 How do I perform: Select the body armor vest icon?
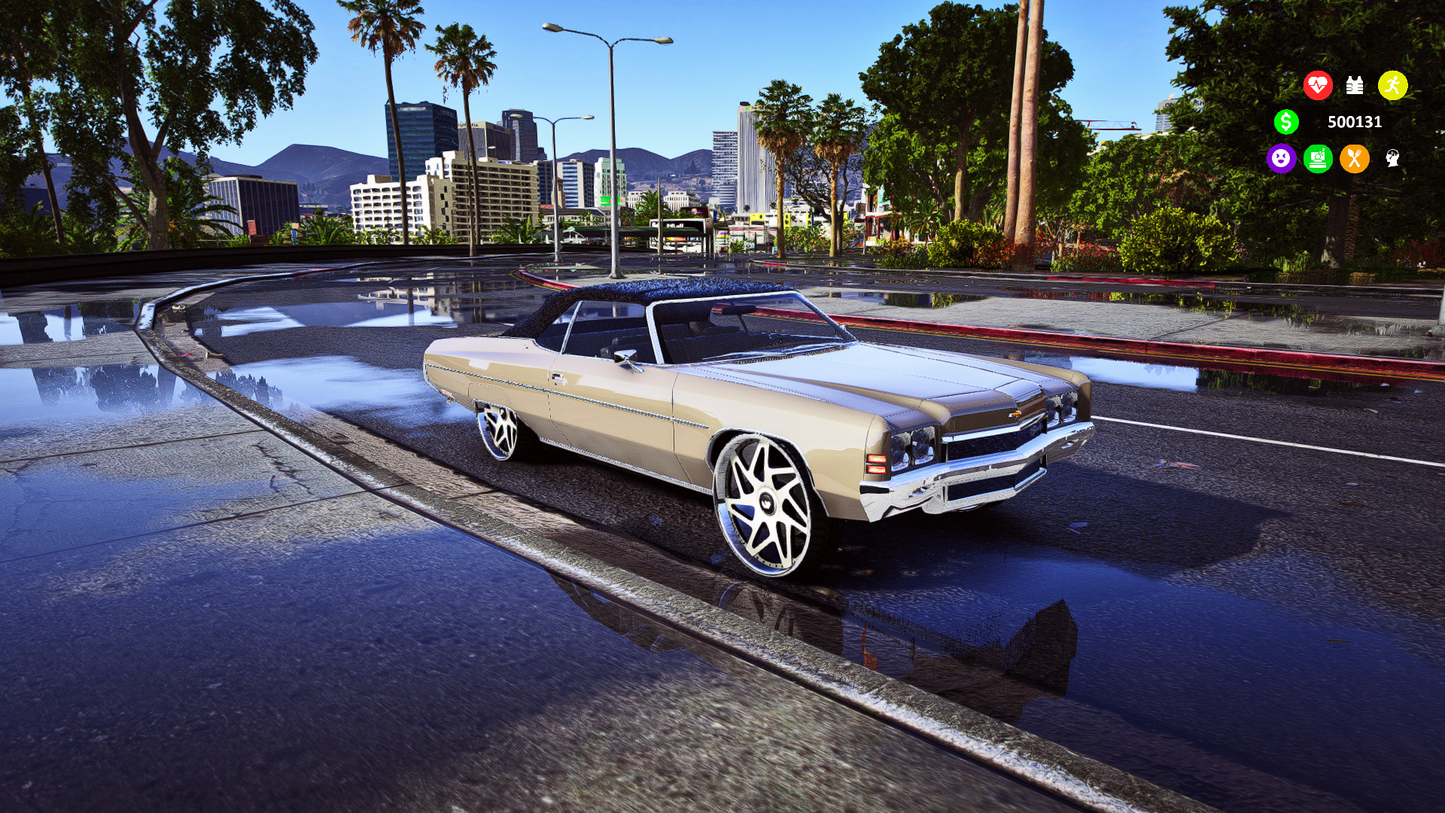click(1356, 85)
